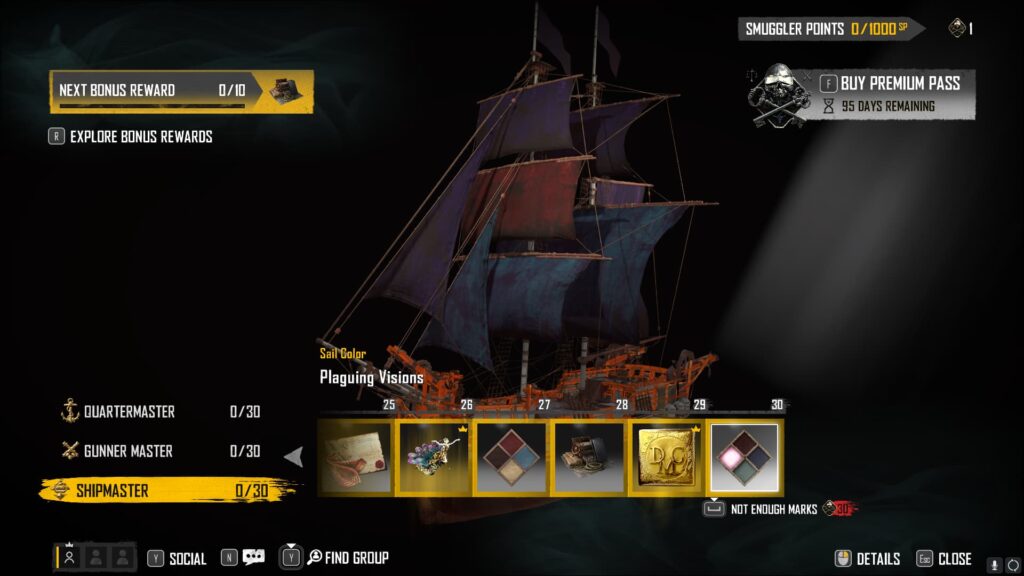Select the Plaguing Visions sail color reward

[745, 457]
